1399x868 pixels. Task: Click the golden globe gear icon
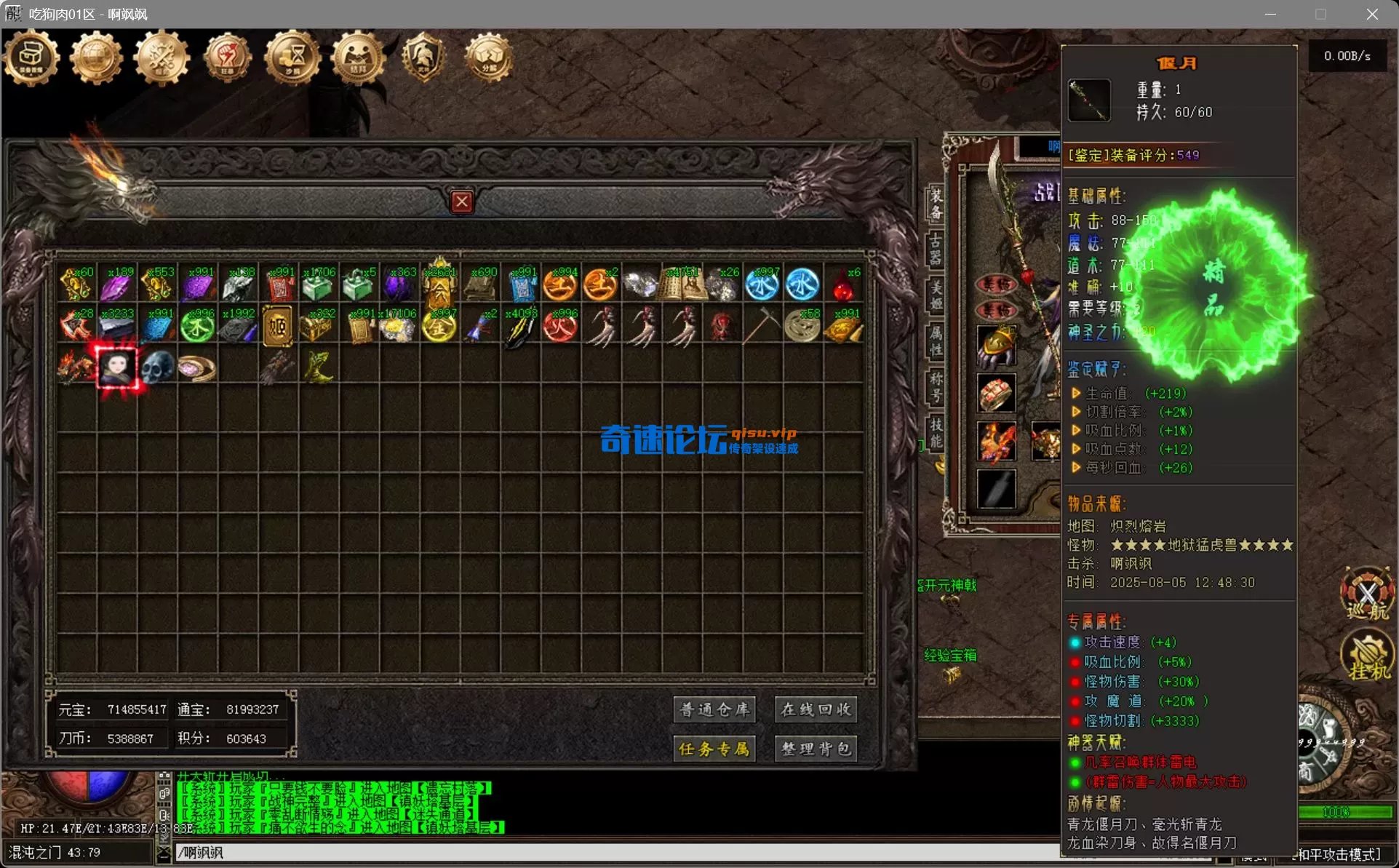pos(97,58)
